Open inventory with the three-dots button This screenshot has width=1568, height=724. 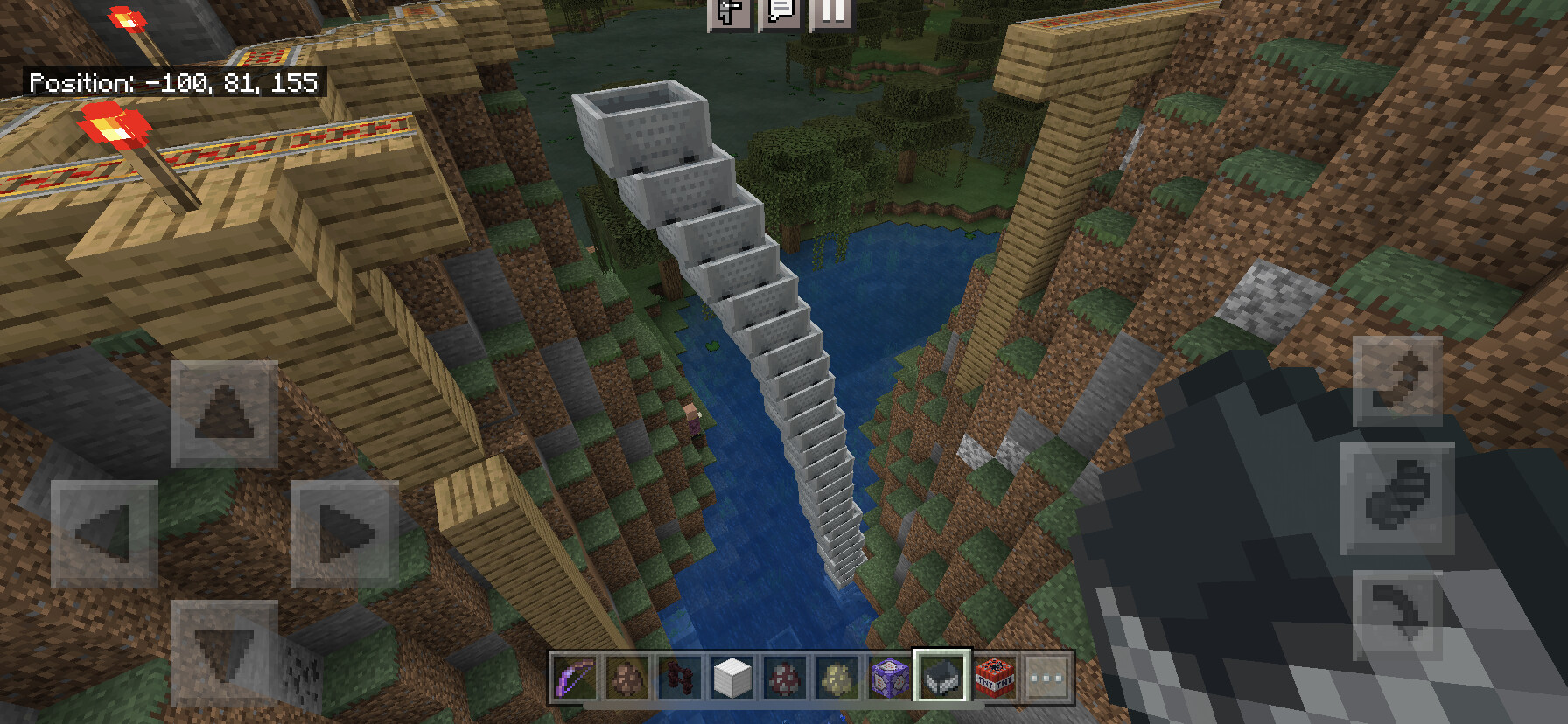click(x=1046, y=677)
